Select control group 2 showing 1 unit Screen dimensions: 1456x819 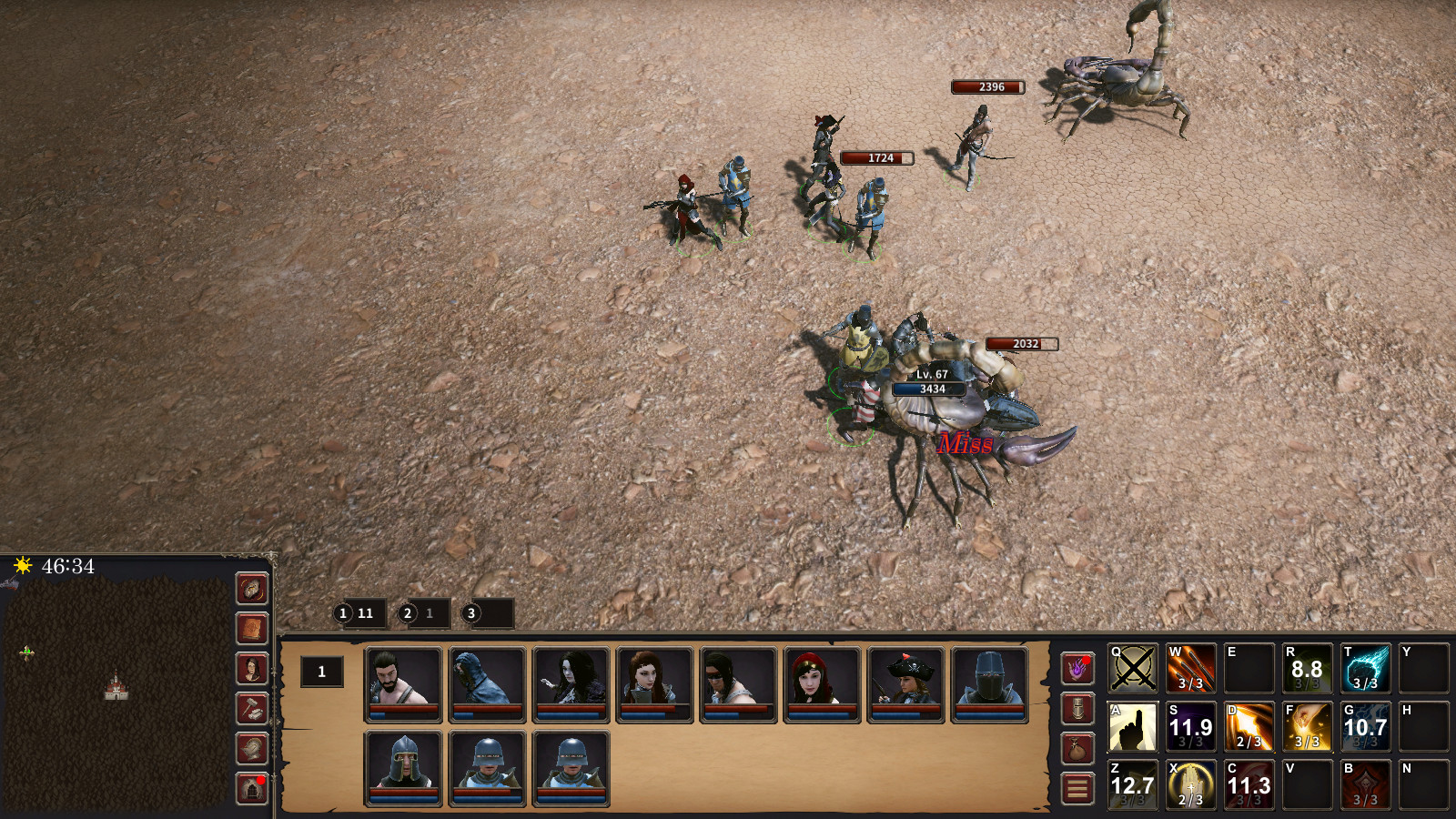click(x=419, y=612)
